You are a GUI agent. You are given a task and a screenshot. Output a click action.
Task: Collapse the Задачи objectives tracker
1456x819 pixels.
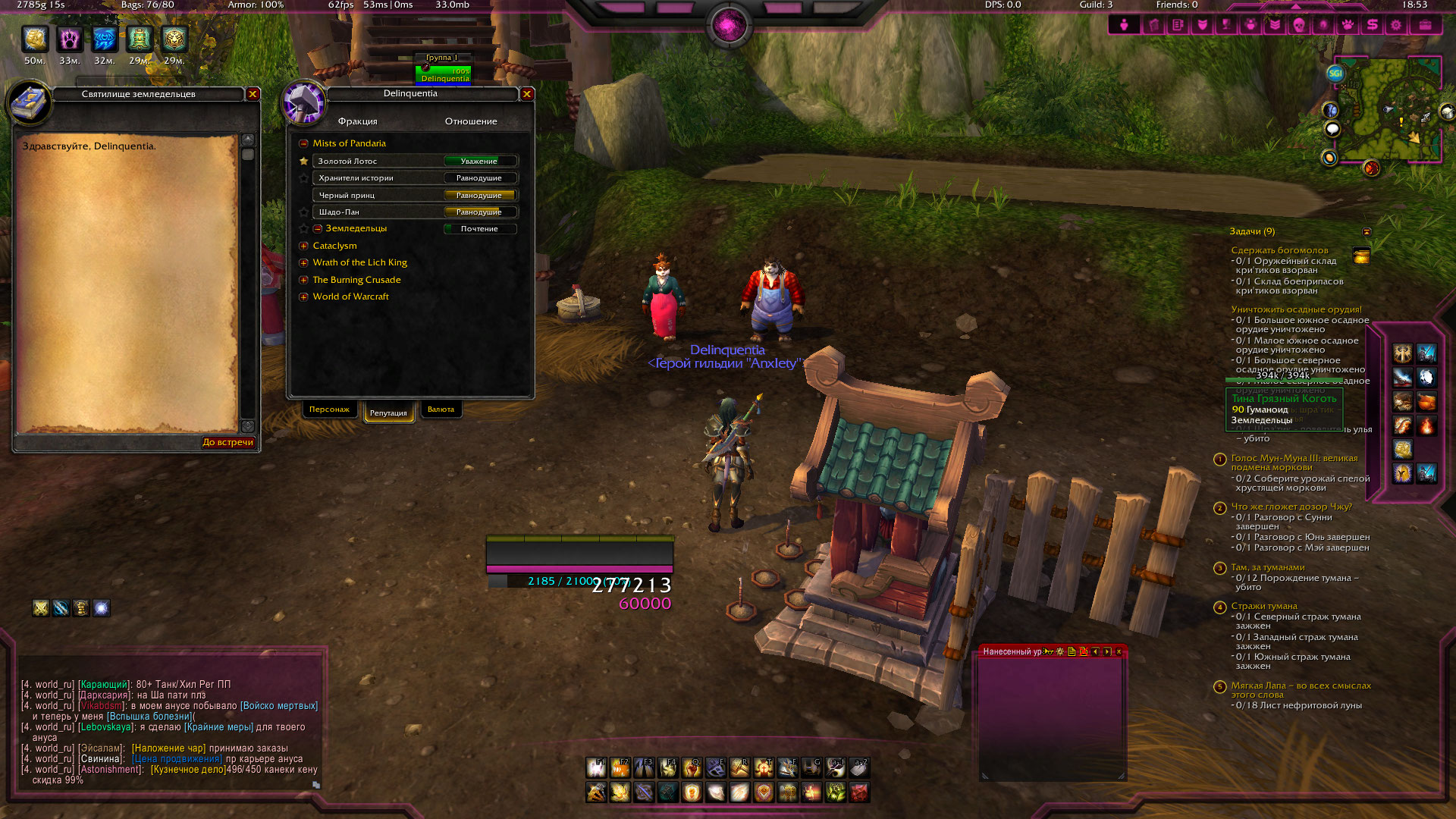1367,231
